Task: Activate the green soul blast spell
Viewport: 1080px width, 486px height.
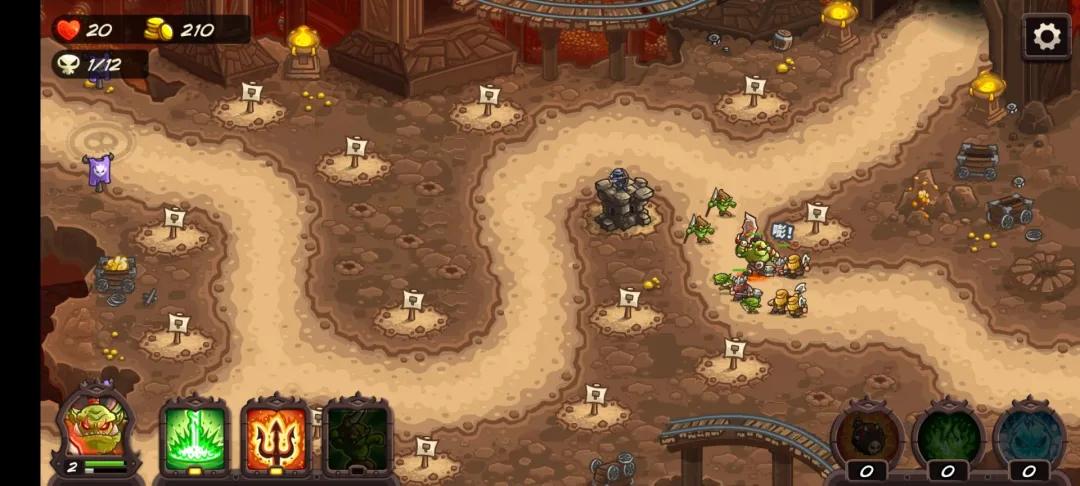Action: (x=195, y=437)
